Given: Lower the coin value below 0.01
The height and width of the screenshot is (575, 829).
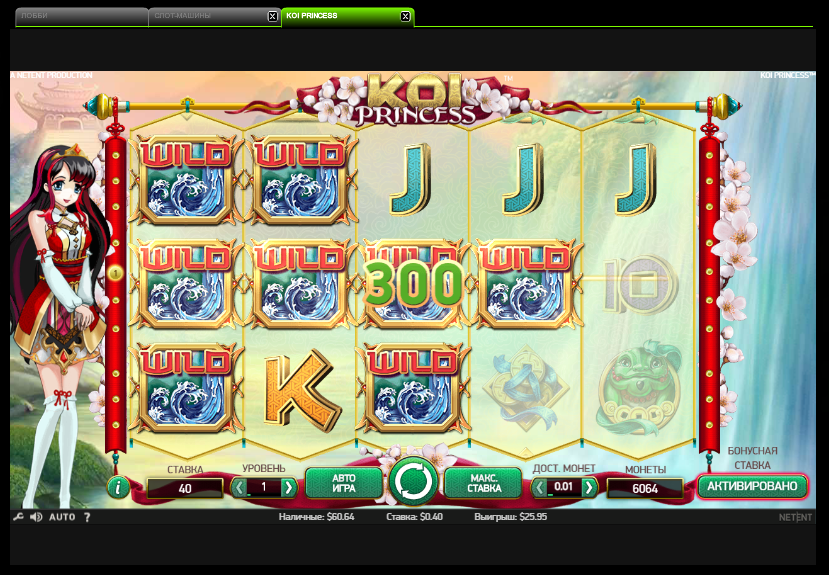Looking at the screenshot, I should [540, 488].
